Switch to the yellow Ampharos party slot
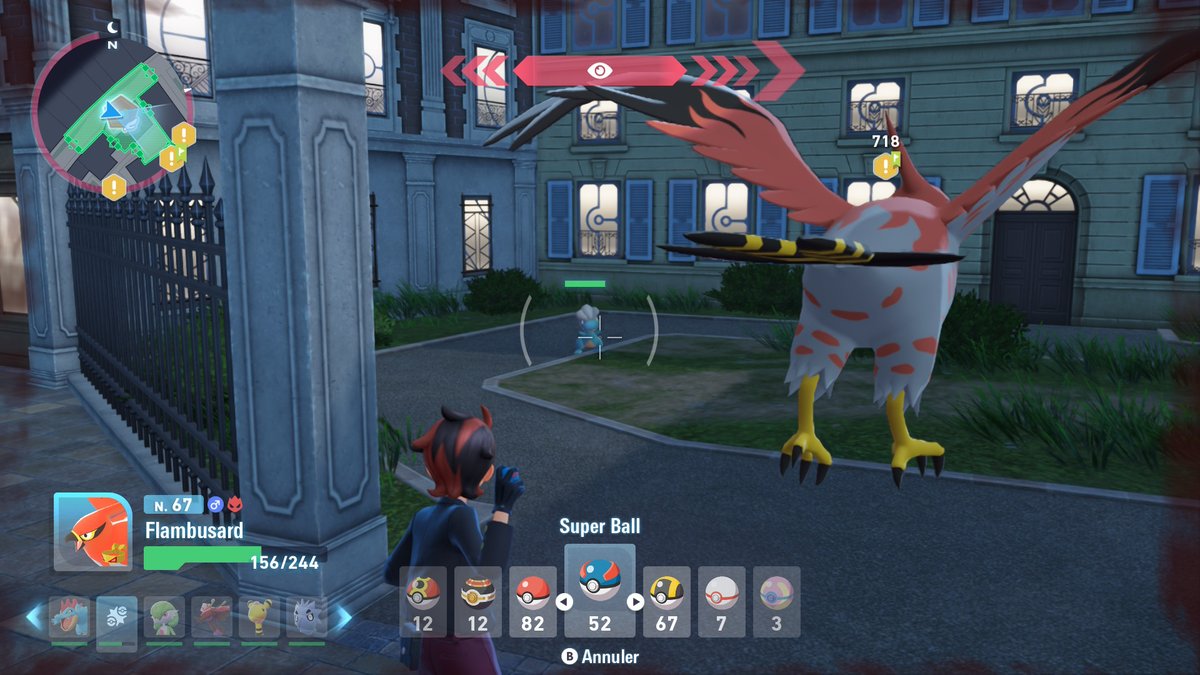The width and height of the screenshot is (1200, 675). point(259,618)
